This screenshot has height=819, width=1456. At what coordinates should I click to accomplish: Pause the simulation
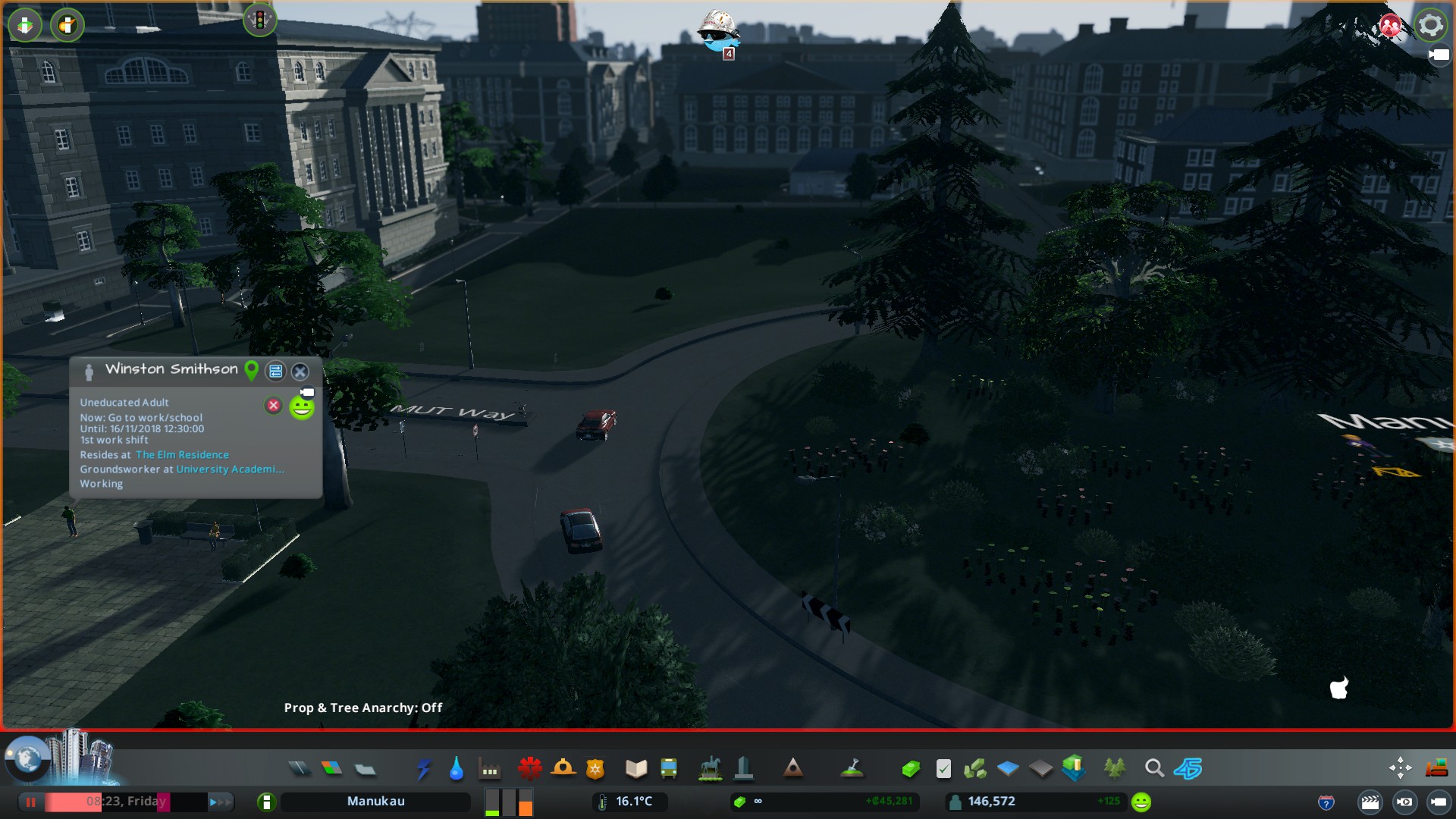coord(31,802)
